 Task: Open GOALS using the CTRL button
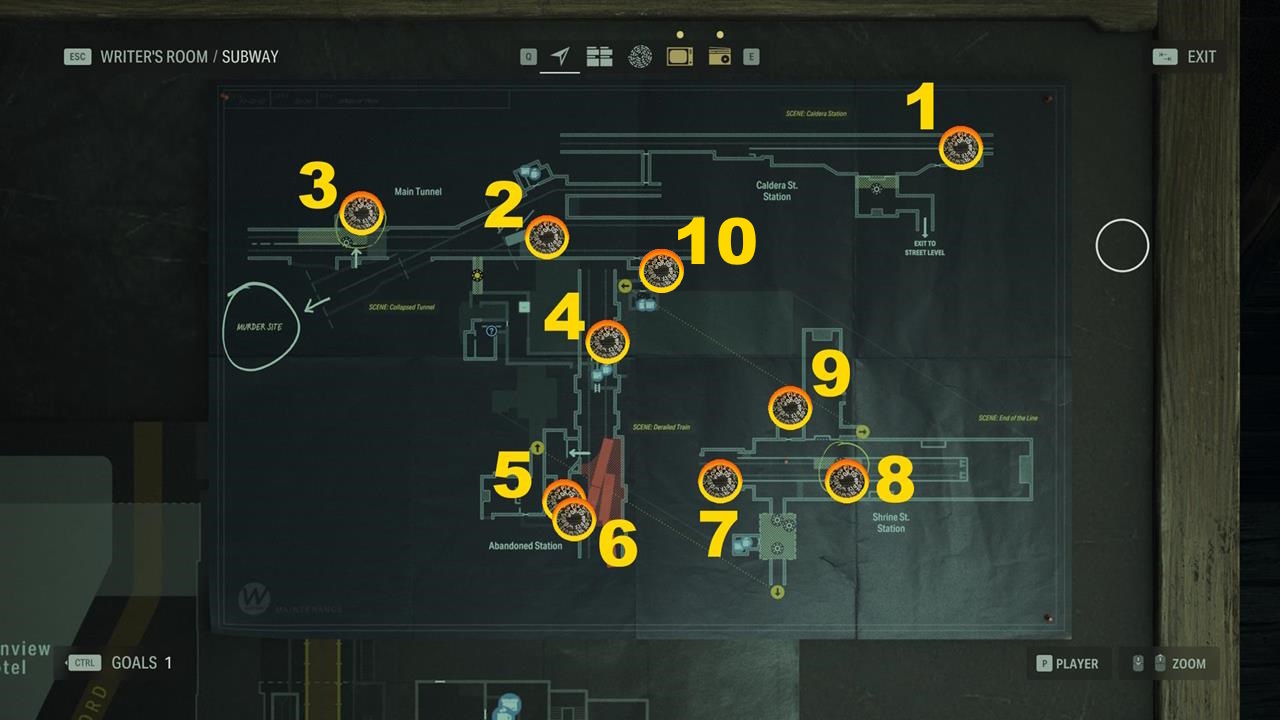[x=84, y=662]
